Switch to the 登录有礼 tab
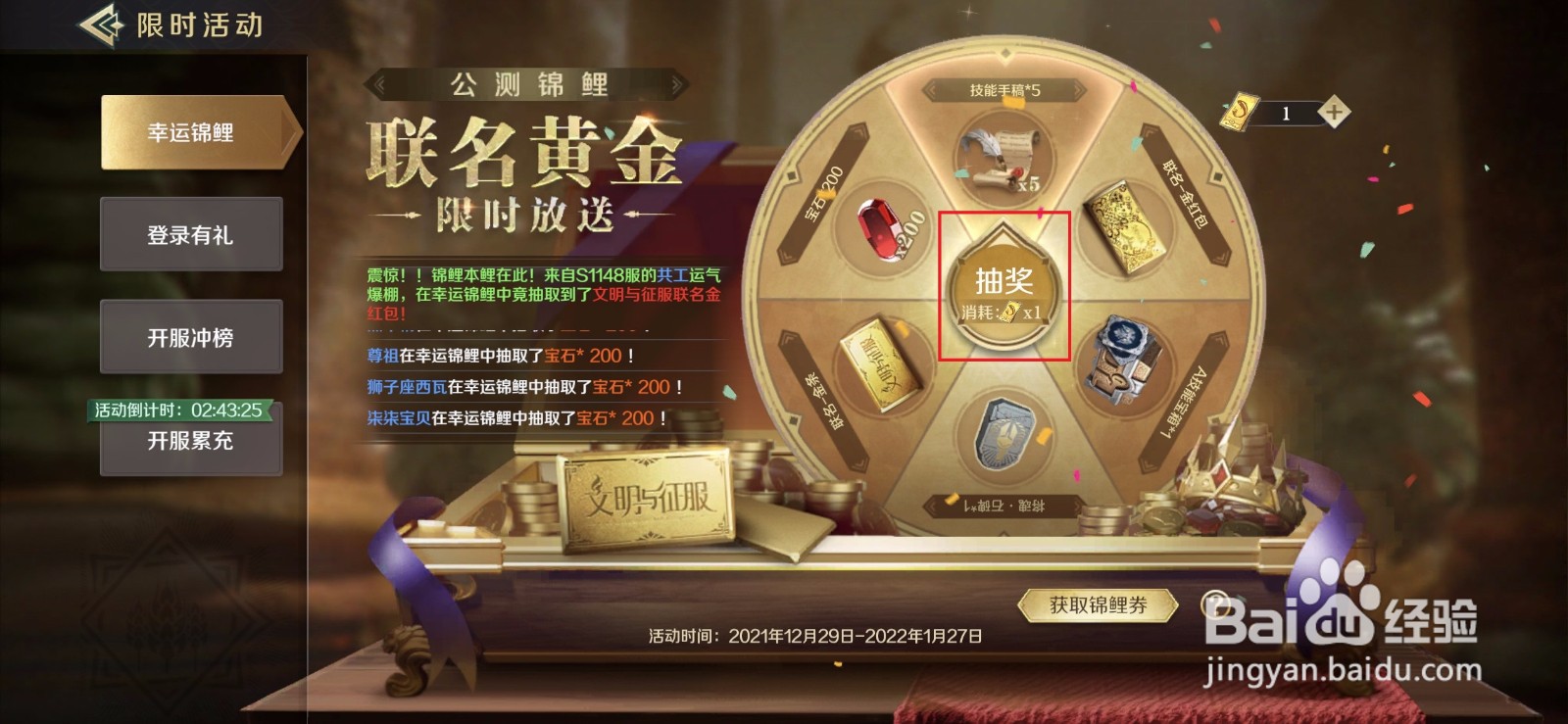The height and width of the screenshot is (724, 1568). (x=192, y=234)
